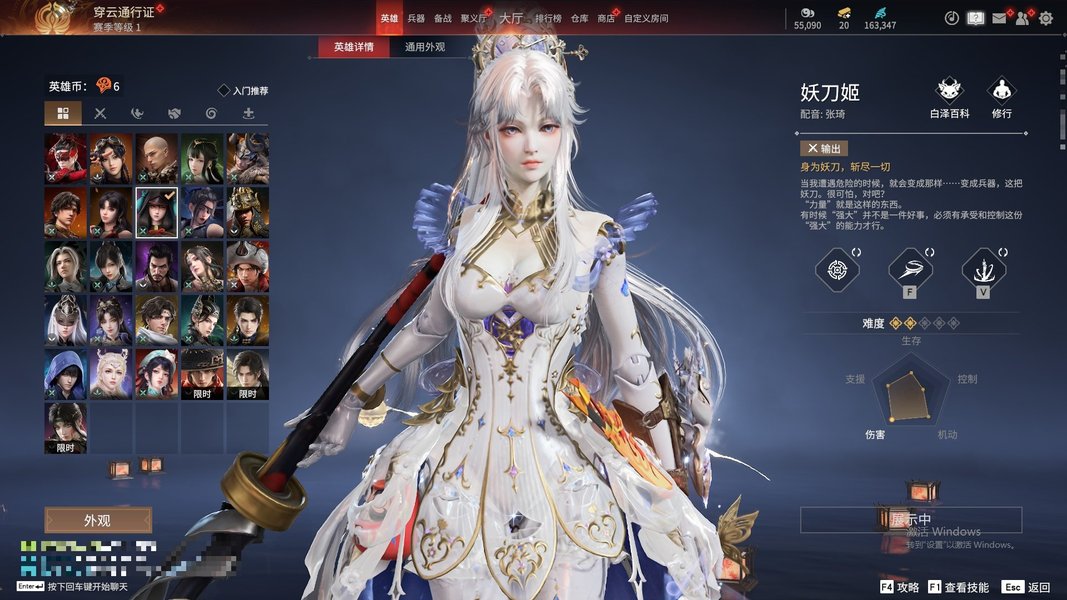
Task: Open 白泽百科 encyclopedia
Action: coord(949,94)
